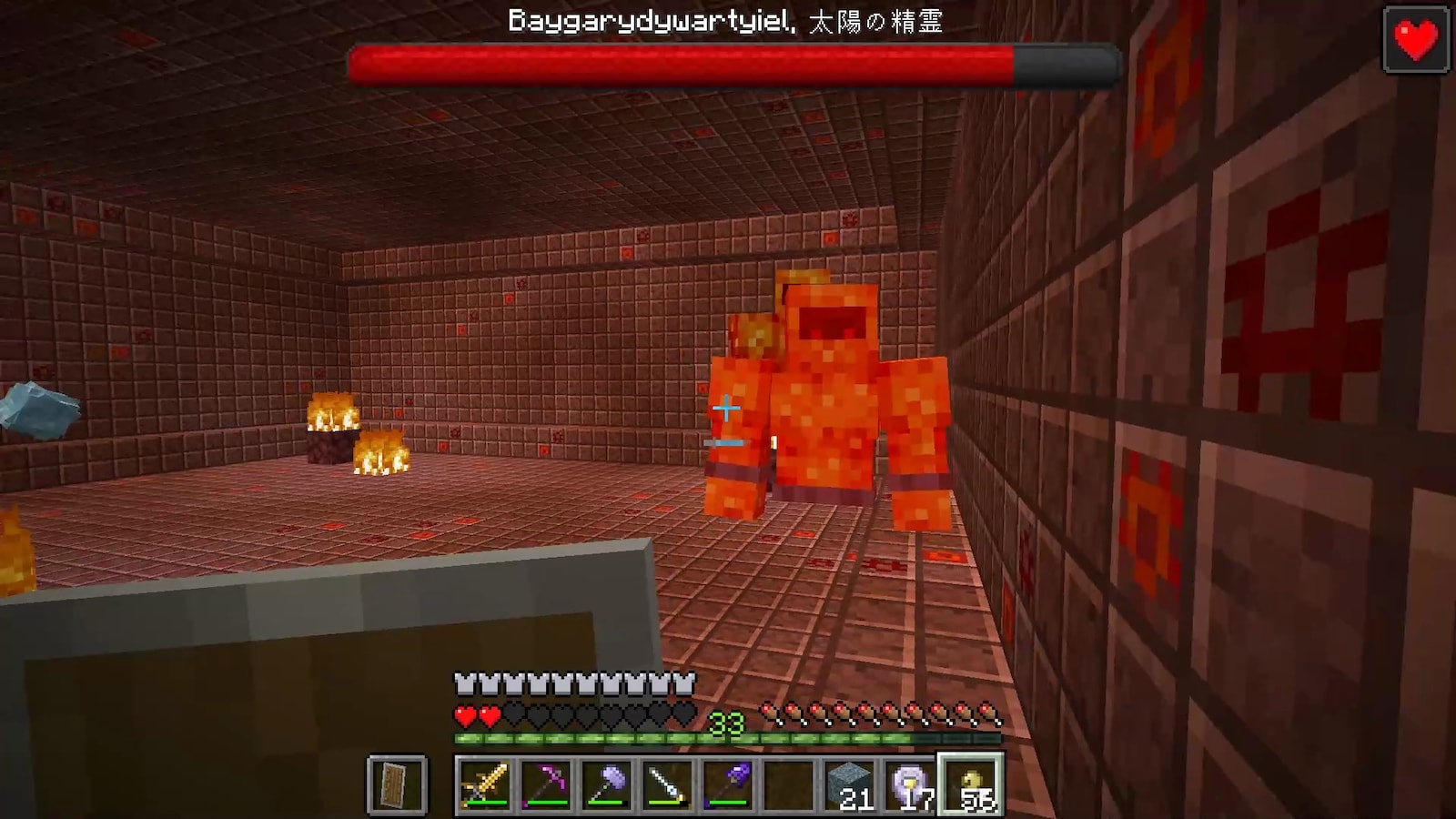Select the golden sword hotbar slot

485,784
